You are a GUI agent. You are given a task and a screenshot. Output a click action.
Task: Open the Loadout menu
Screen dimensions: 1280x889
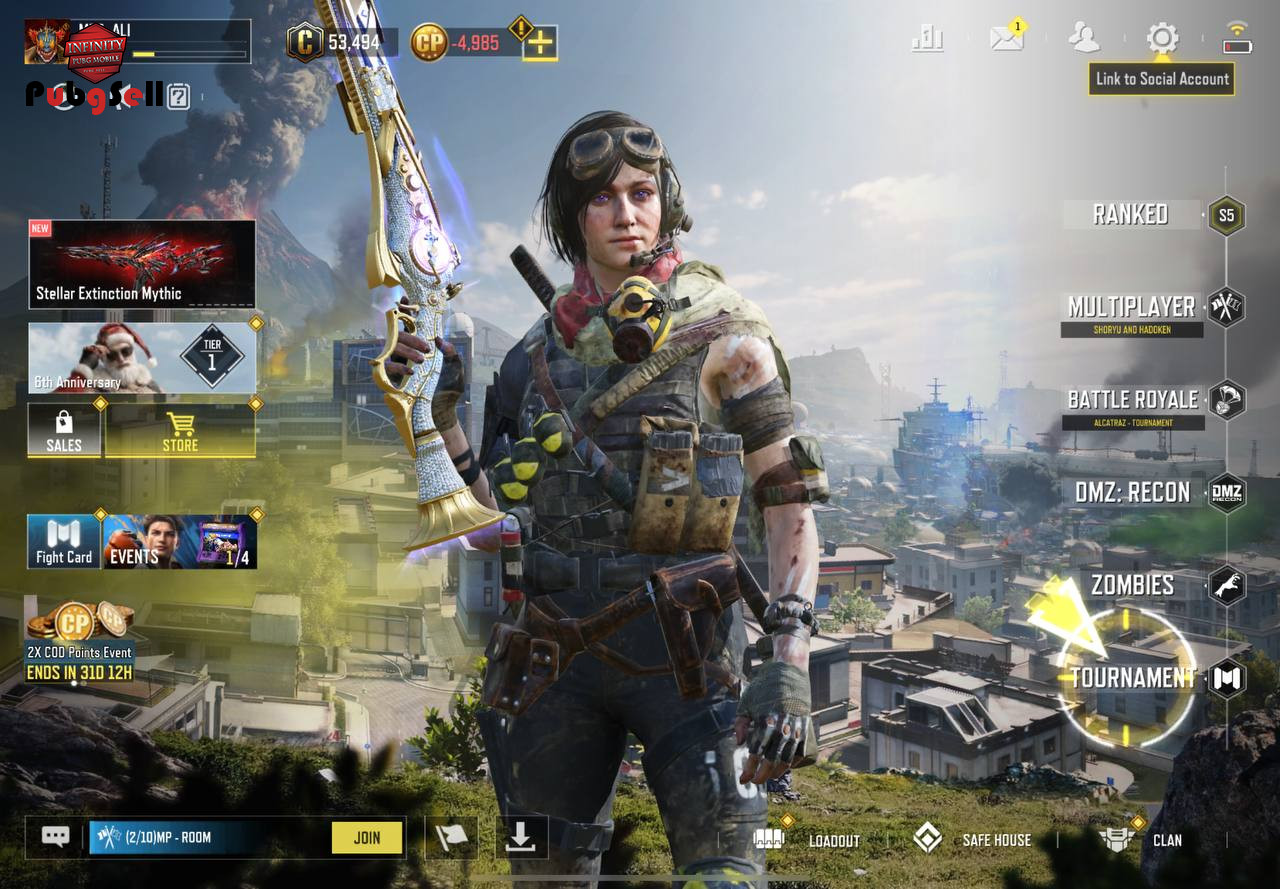[x=808, y=840]
